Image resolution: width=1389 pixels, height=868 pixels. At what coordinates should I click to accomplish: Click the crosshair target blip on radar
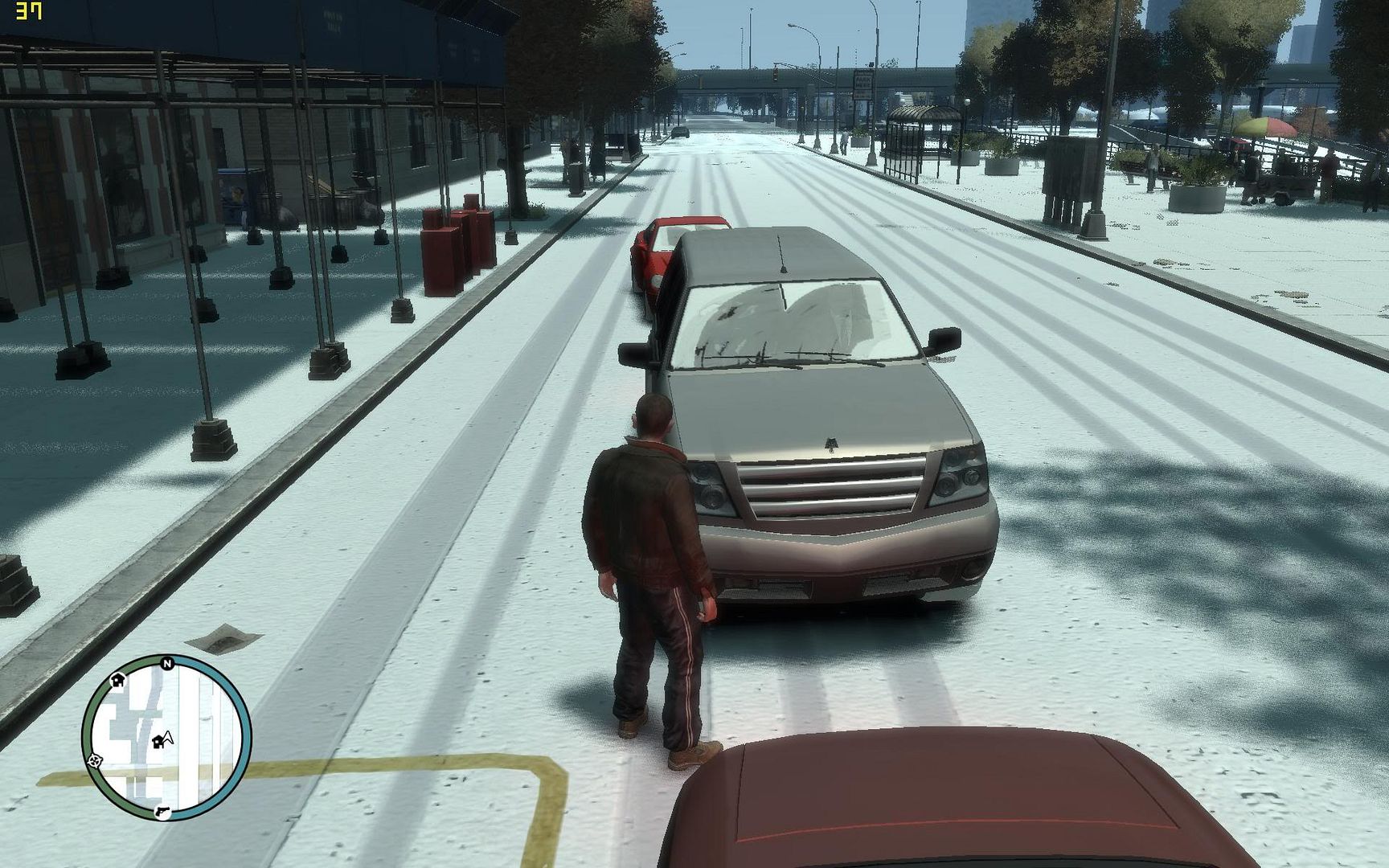(95, 759)
